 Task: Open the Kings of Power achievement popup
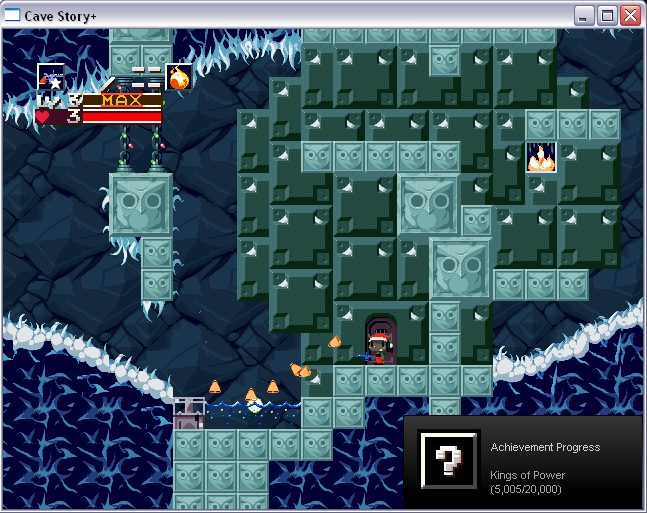click(522, 461)
